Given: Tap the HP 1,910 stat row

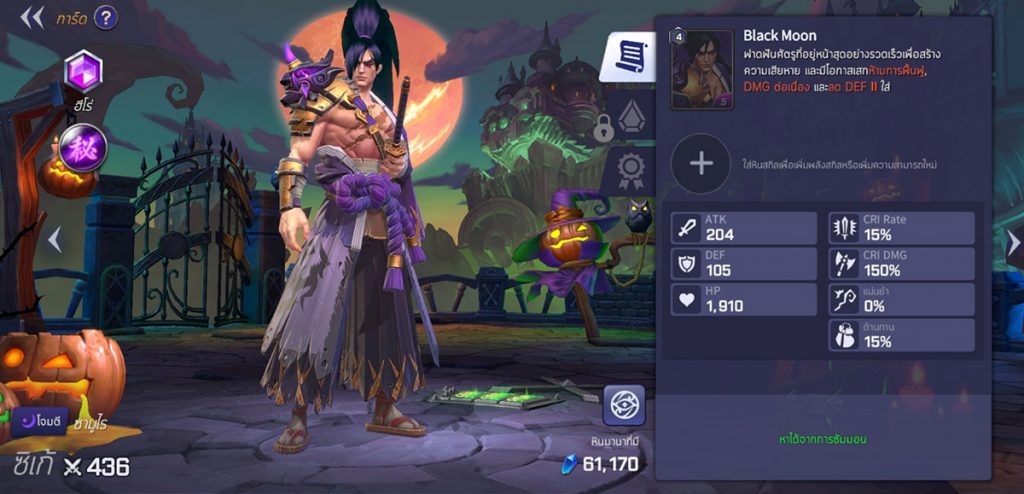Looking at the screenshot, I should click(x=744, y=299).
